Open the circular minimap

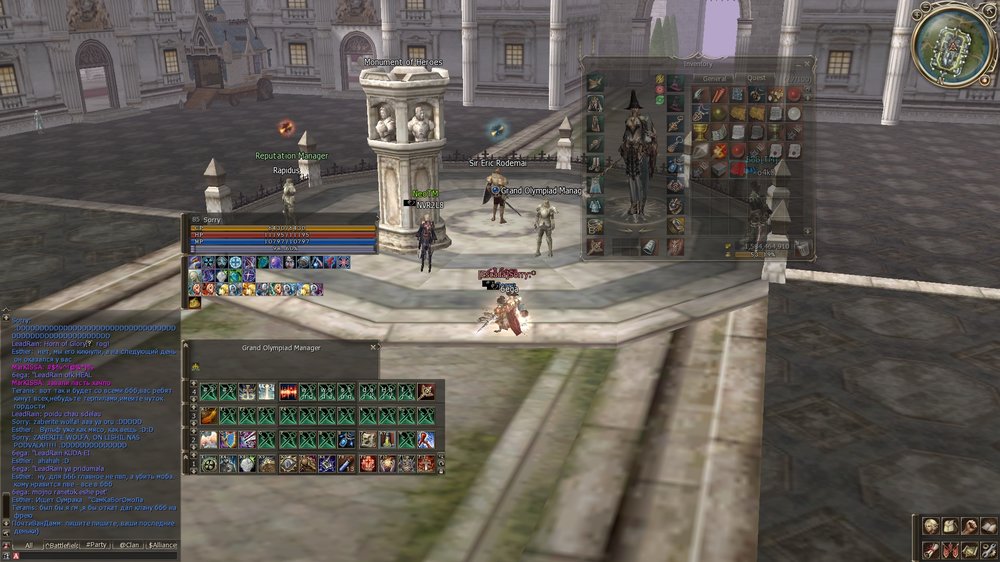[953, 44]
